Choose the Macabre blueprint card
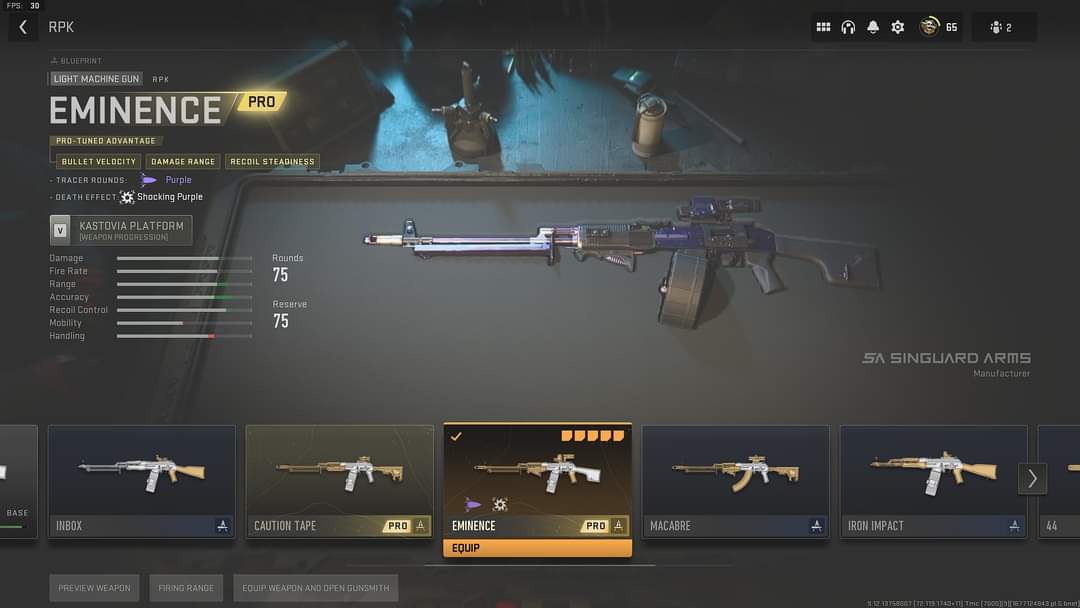The image size is (1080, 608). click(736, 481)
